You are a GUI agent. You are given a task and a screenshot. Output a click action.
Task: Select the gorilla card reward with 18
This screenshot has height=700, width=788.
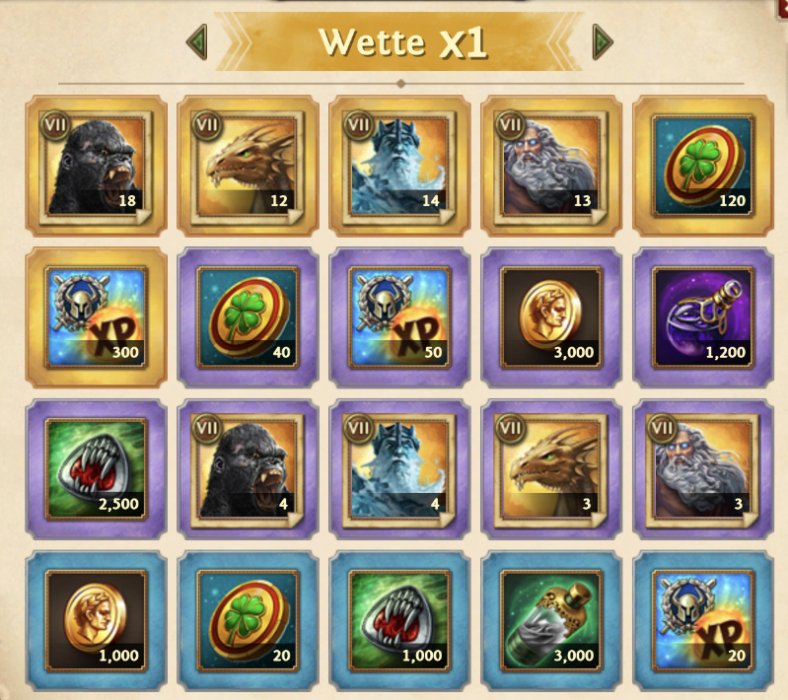[96, 165]
